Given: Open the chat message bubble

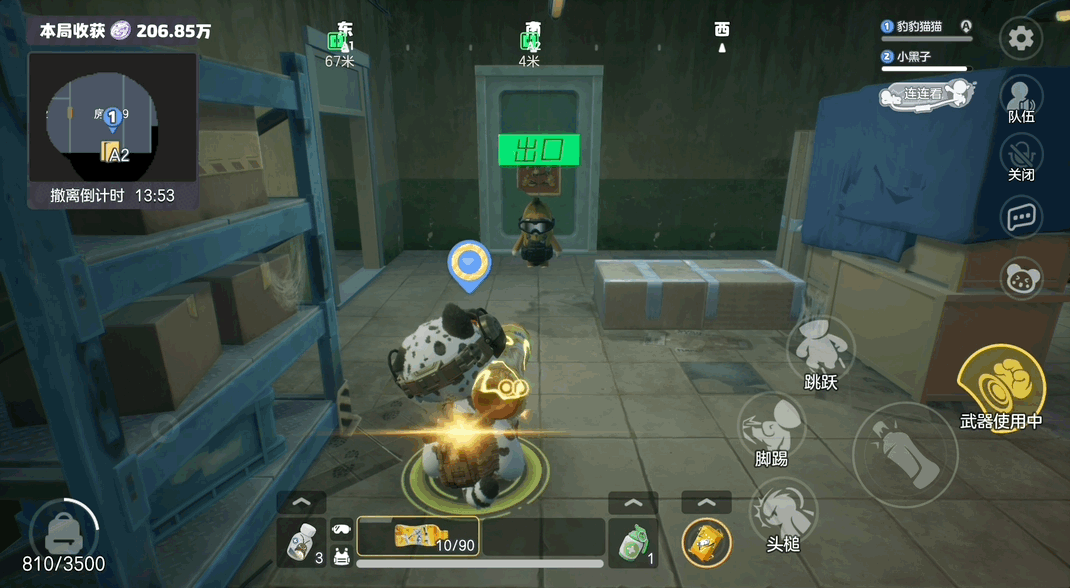Looking at the screenshot, I should [x=1021, y=216].
